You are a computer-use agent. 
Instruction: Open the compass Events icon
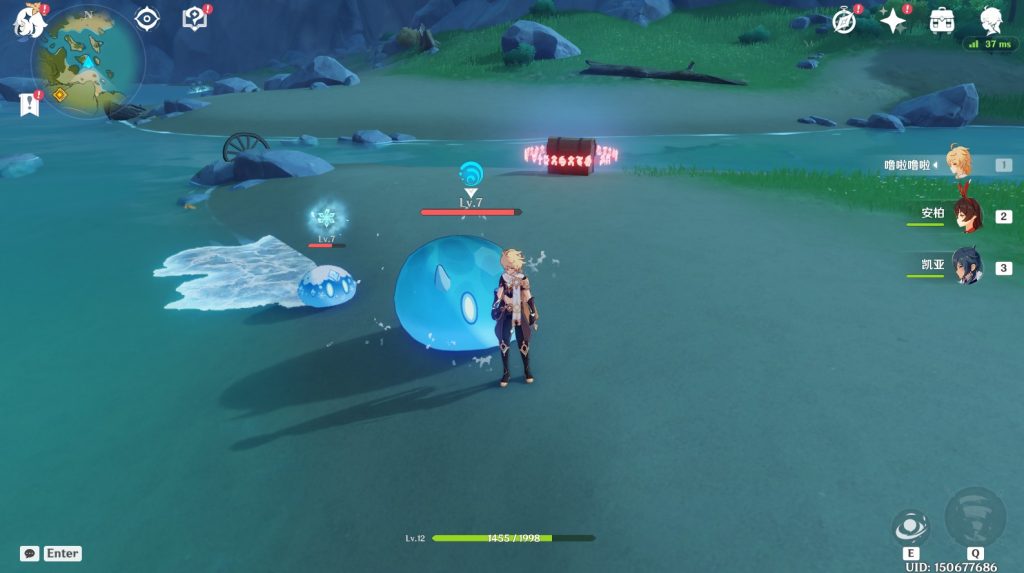845,21
